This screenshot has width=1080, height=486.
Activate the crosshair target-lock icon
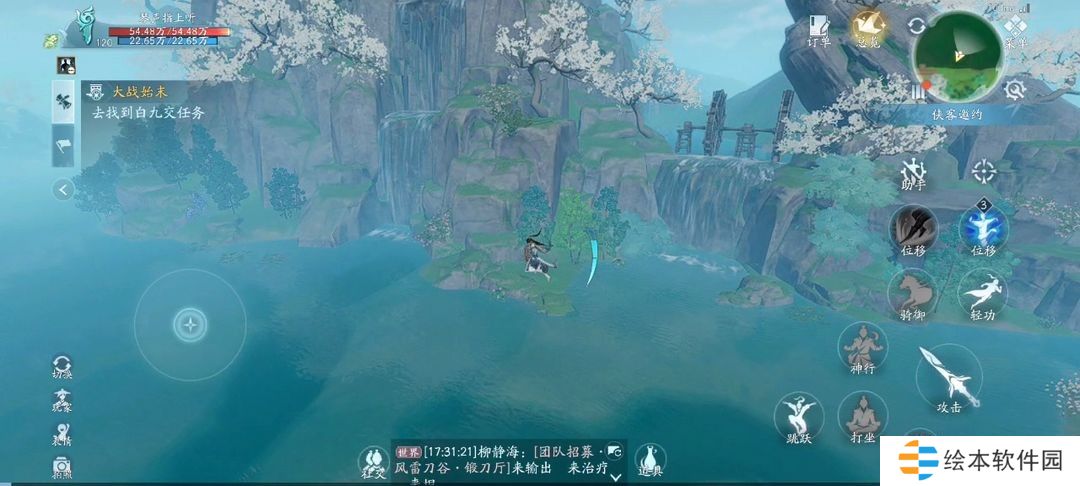point(984,171)
